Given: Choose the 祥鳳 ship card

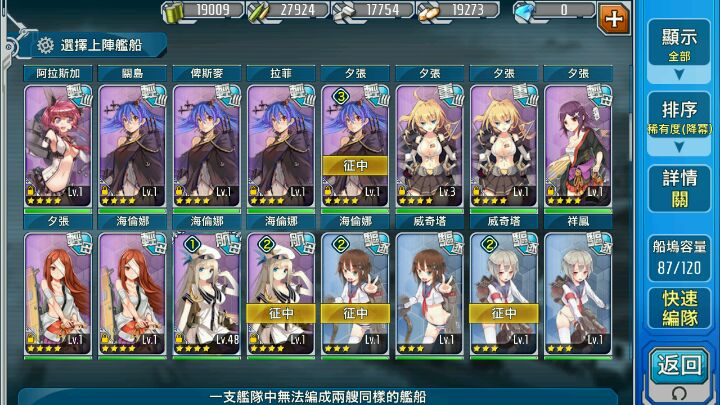Looking at the screenshot, I should pyautogui.click(x=577, y=290).
